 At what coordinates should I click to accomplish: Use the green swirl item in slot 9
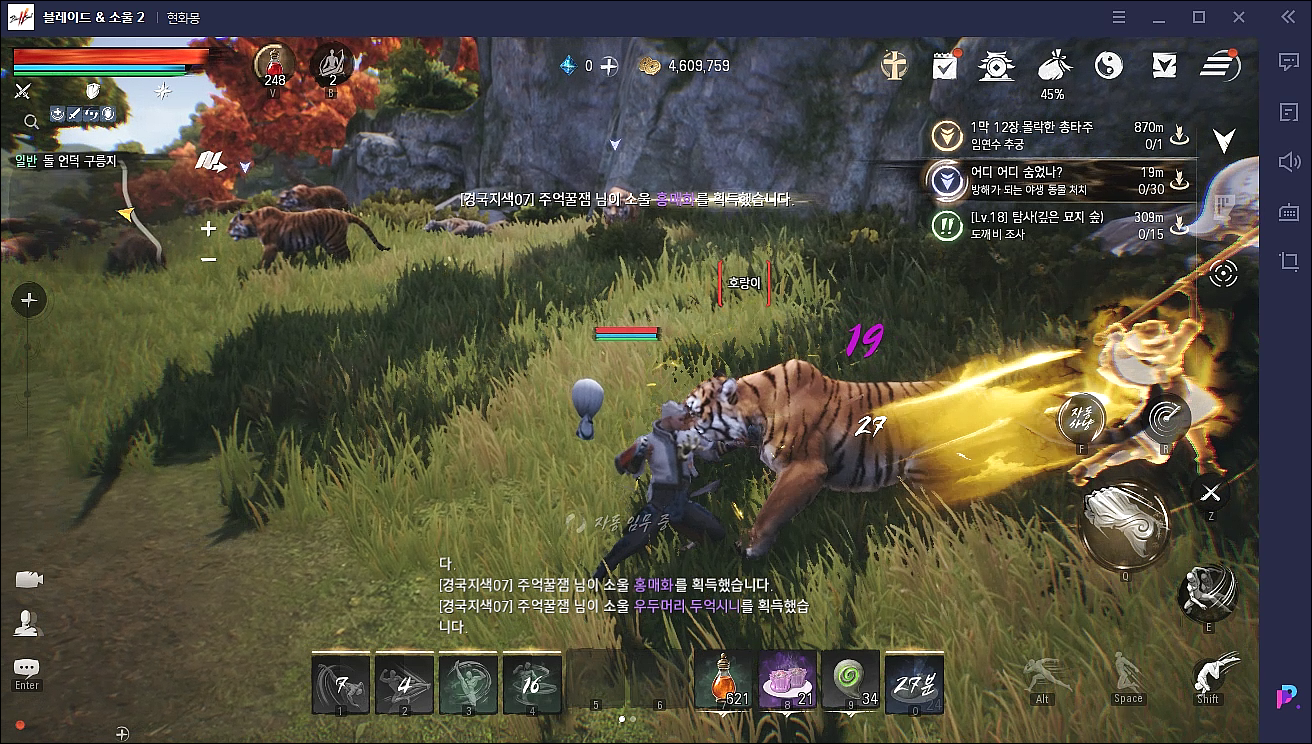pos(851,682)
